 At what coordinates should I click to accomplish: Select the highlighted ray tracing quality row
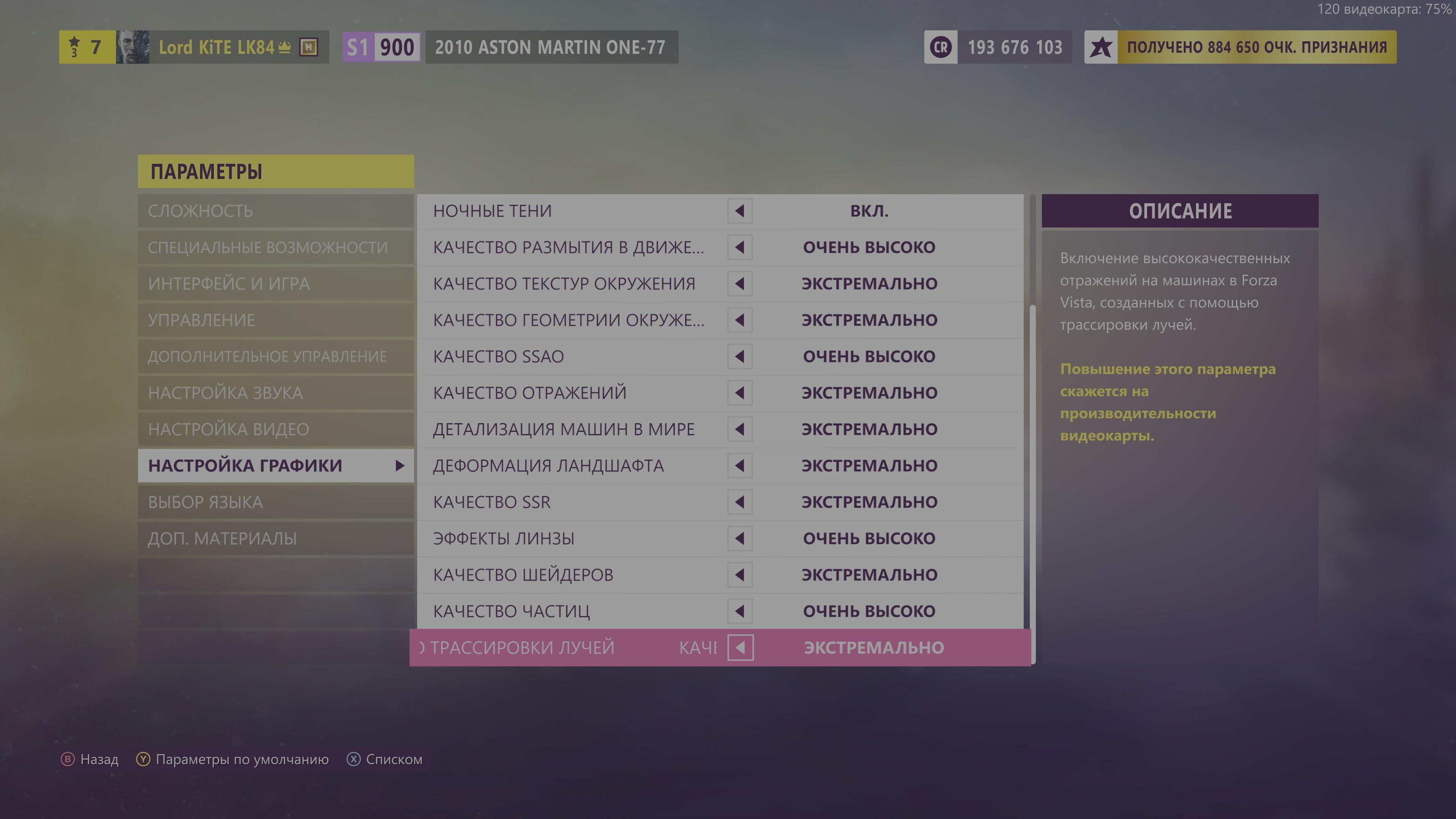pyautogui.click(x=718, y=648)
